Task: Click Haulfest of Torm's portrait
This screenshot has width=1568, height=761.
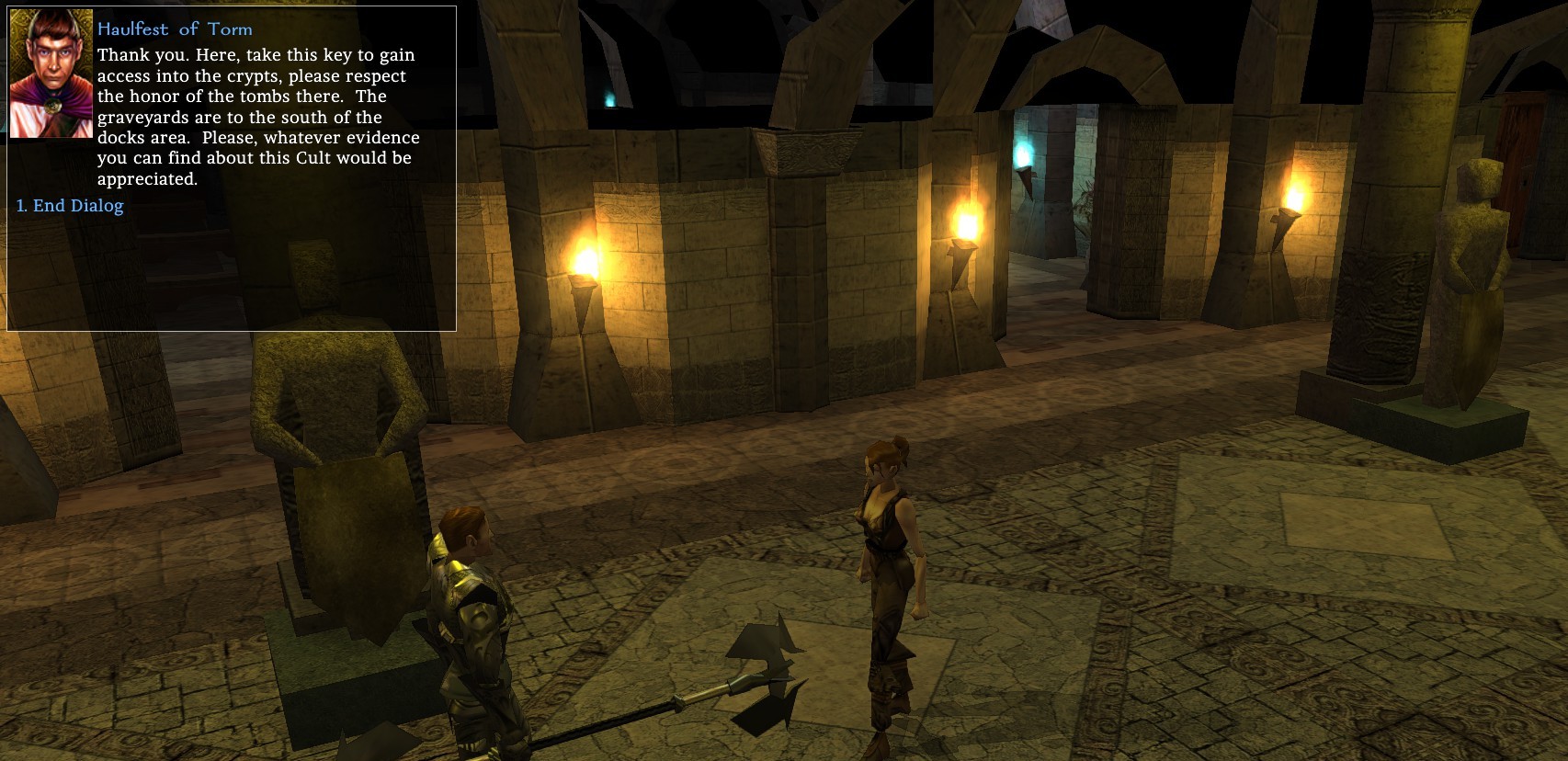Action: click(51, 74)
